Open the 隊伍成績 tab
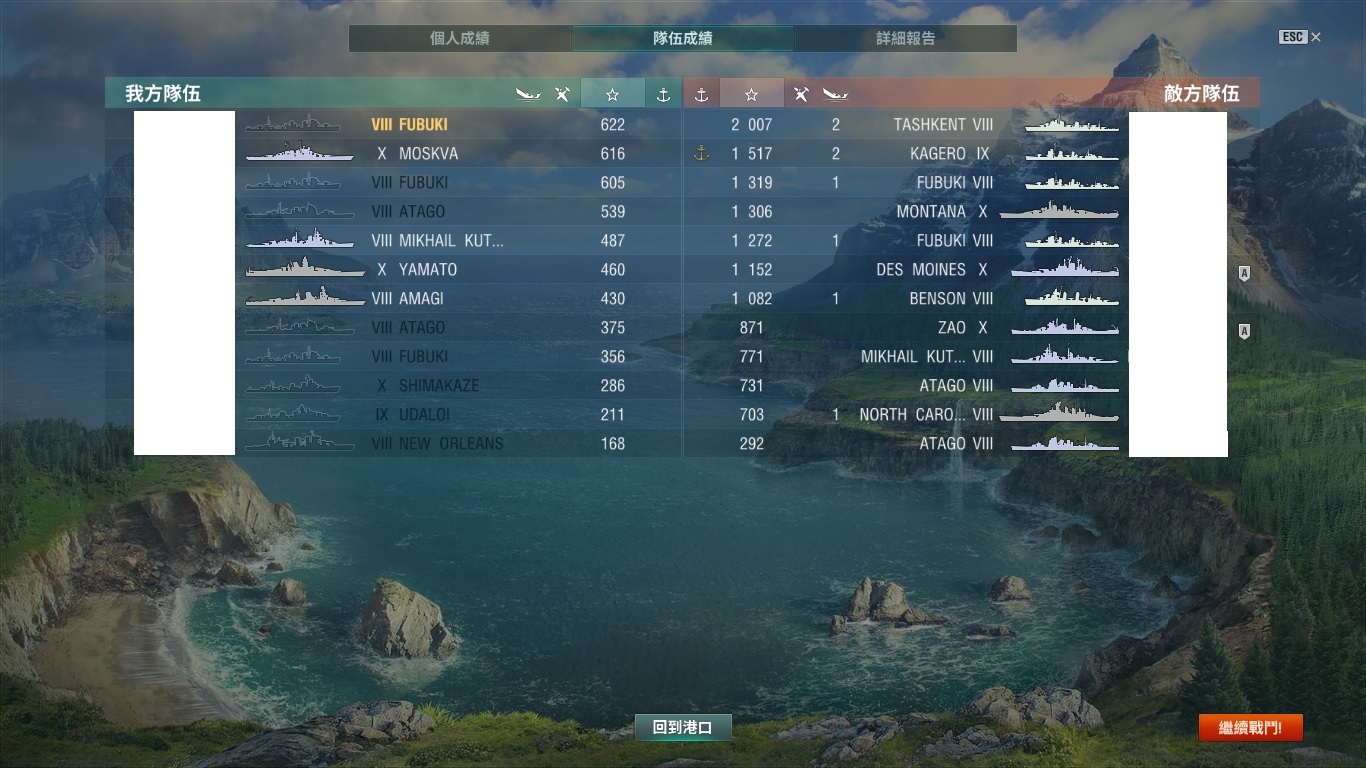 pos(682,39)
